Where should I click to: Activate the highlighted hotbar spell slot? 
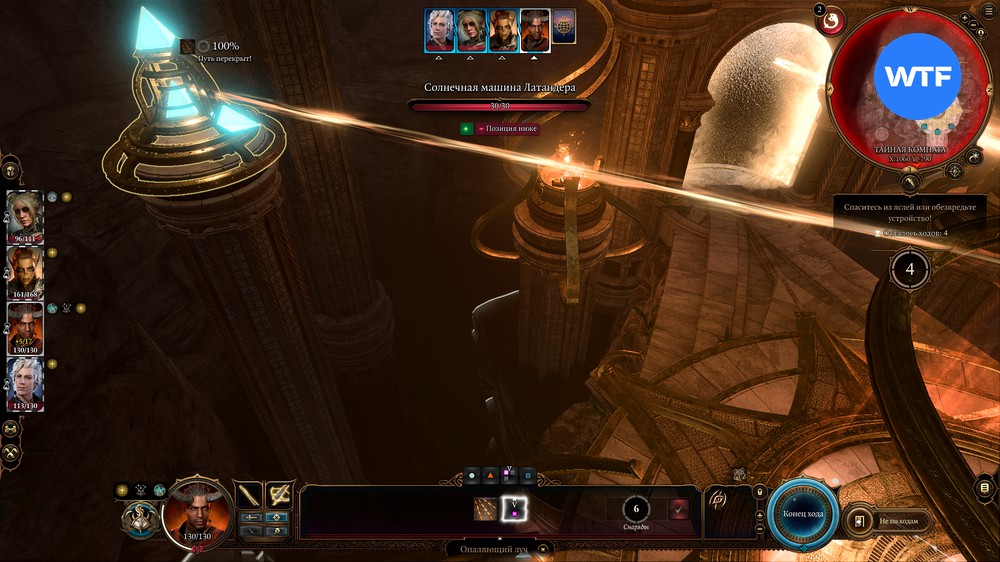point(514,509)
